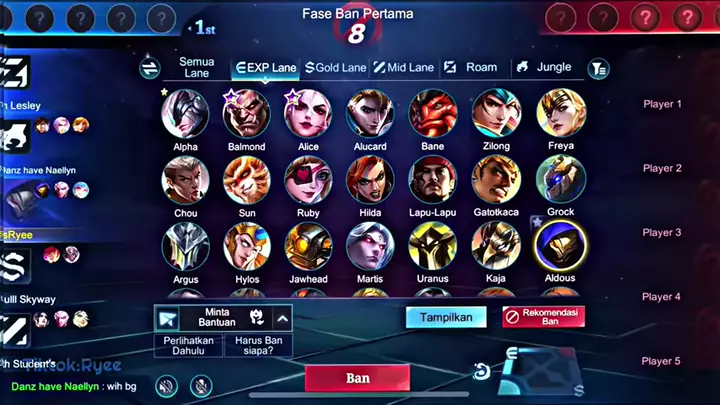Select the highlighted Aldous portrait
This screenshot has width=720, height=405.
pyautogui.click(x=561, y=245)
